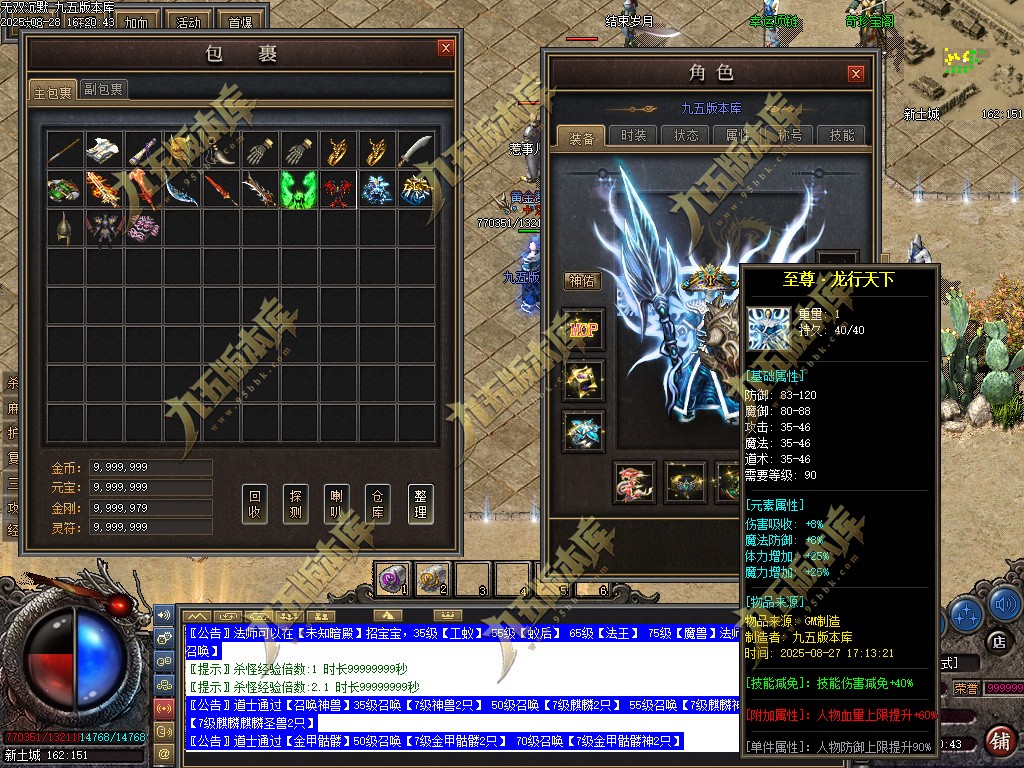Pick the flaming sword in the bag
Image resolution: width=1024 pixels, height=768 pixels.
point(103,188)
